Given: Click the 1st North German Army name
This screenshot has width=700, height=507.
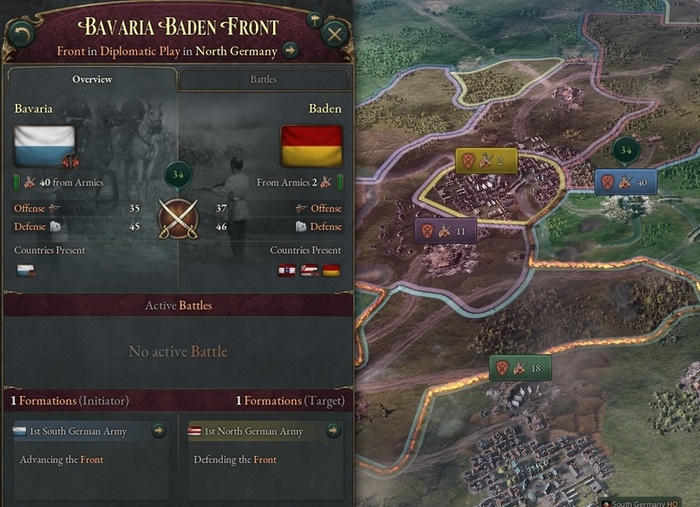Looking at the screenshot, I should coord(253,431).
